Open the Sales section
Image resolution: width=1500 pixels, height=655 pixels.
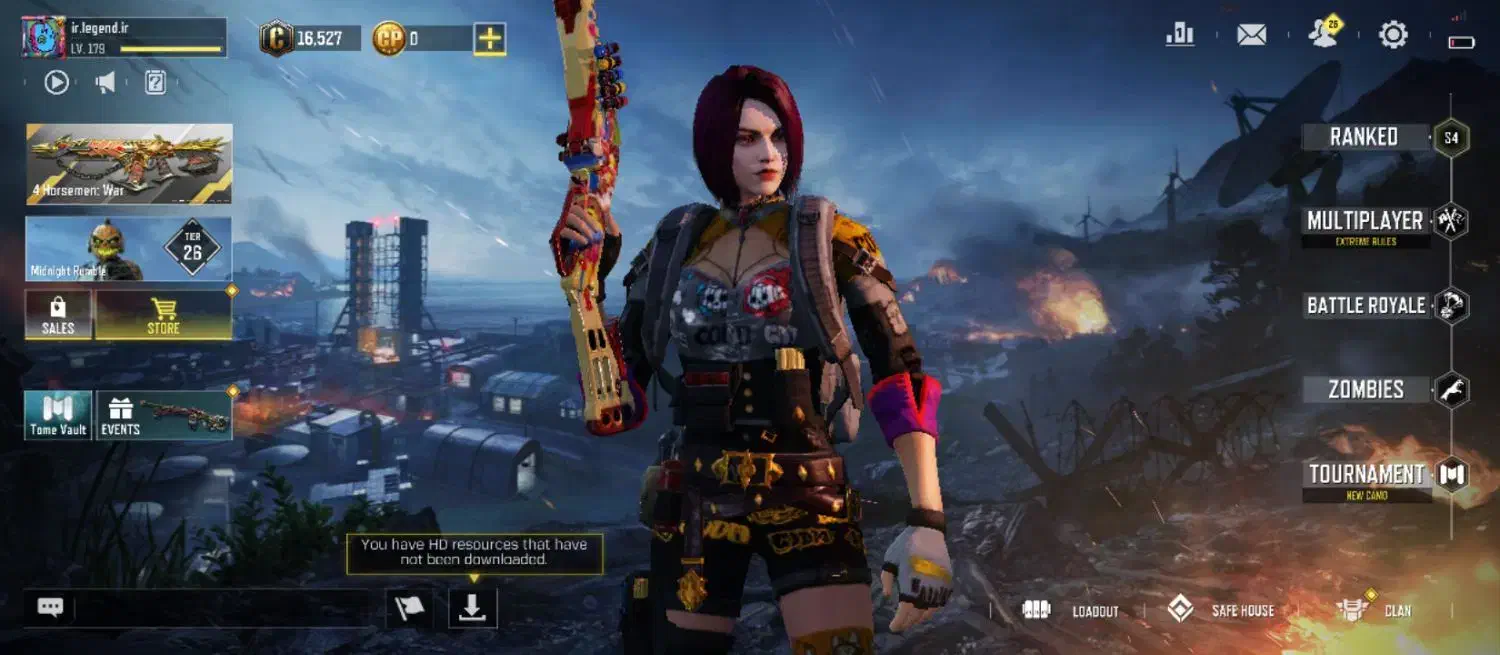58,314
